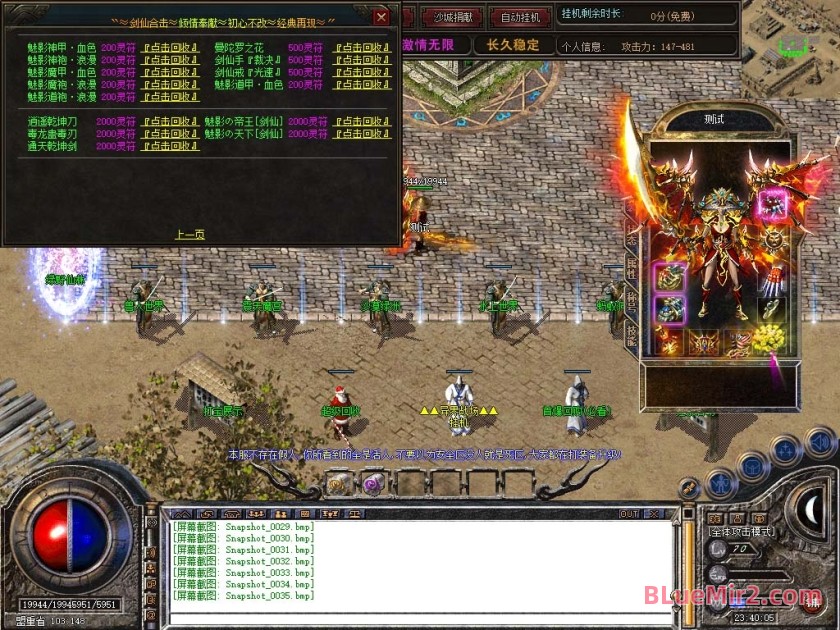Click the OUT button on chat bar
Viewport: 840px width, 630px height.
tap(629, 514)
